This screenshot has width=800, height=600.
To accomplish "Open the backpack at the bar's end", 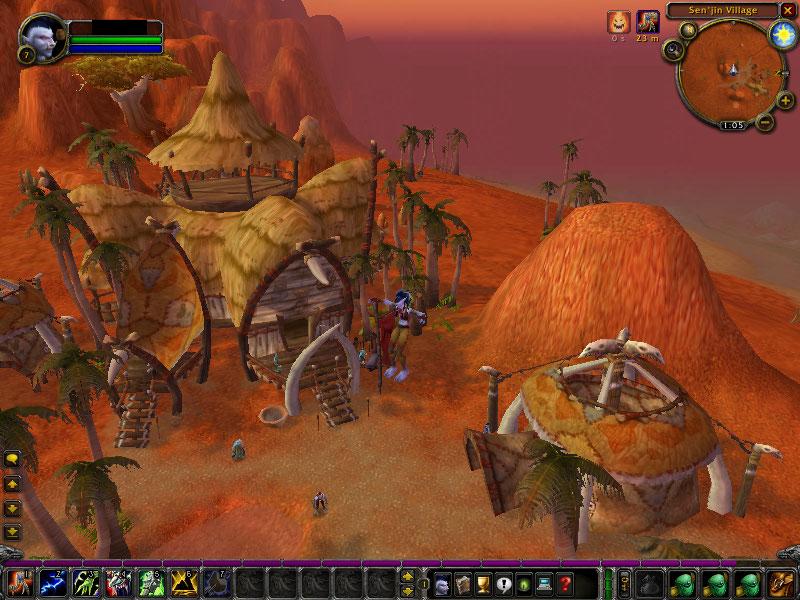I will [780, 583].
